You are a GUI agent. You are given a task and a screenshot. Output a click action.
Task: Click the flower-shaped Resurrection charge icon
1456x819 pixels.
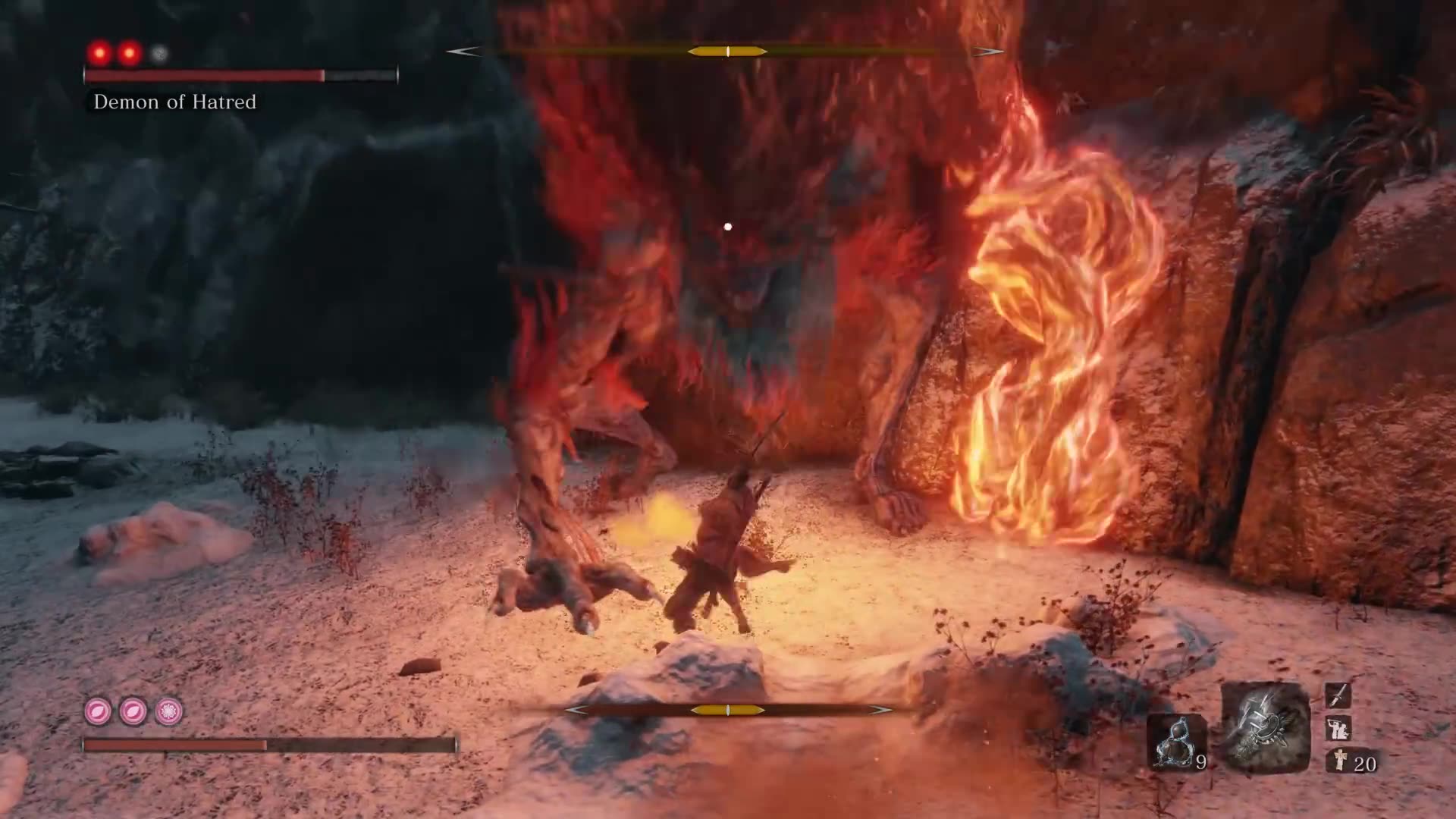(168, 711)
